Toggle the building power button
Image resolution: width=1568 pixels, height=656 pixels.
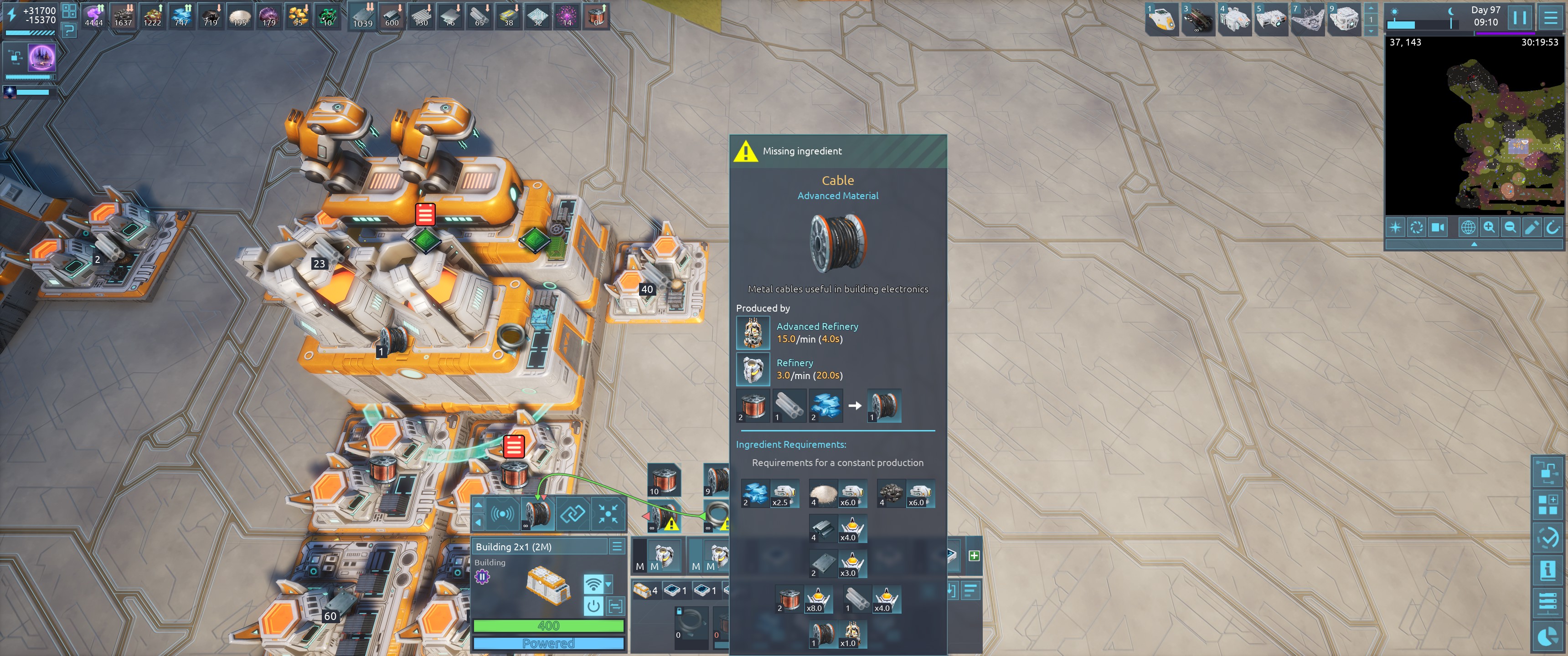click(x=593, y=605)
